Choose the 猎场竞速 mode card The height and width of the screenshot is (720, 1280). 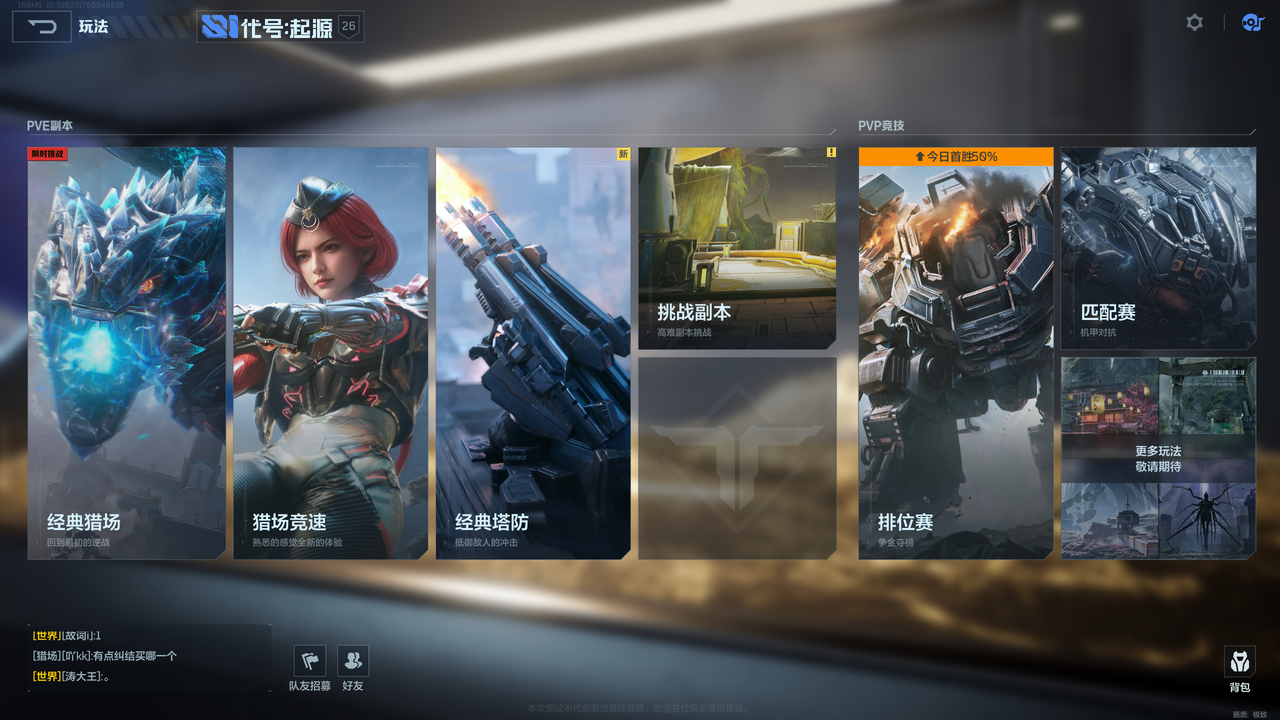[x=331, y=353]
